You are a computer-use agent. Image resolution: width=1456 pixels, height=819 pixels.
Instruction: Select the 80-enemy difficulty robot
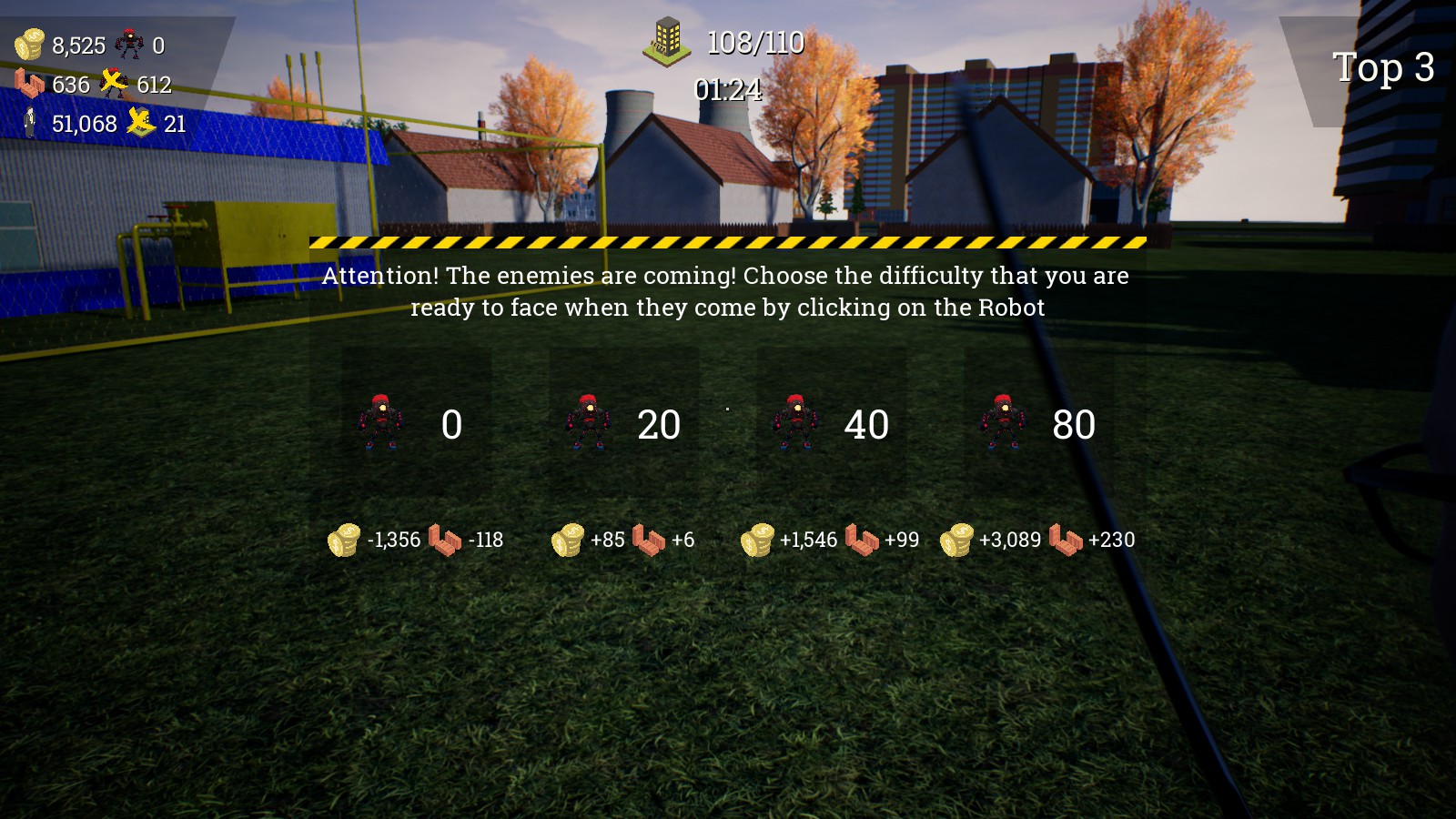point(1002,424)
